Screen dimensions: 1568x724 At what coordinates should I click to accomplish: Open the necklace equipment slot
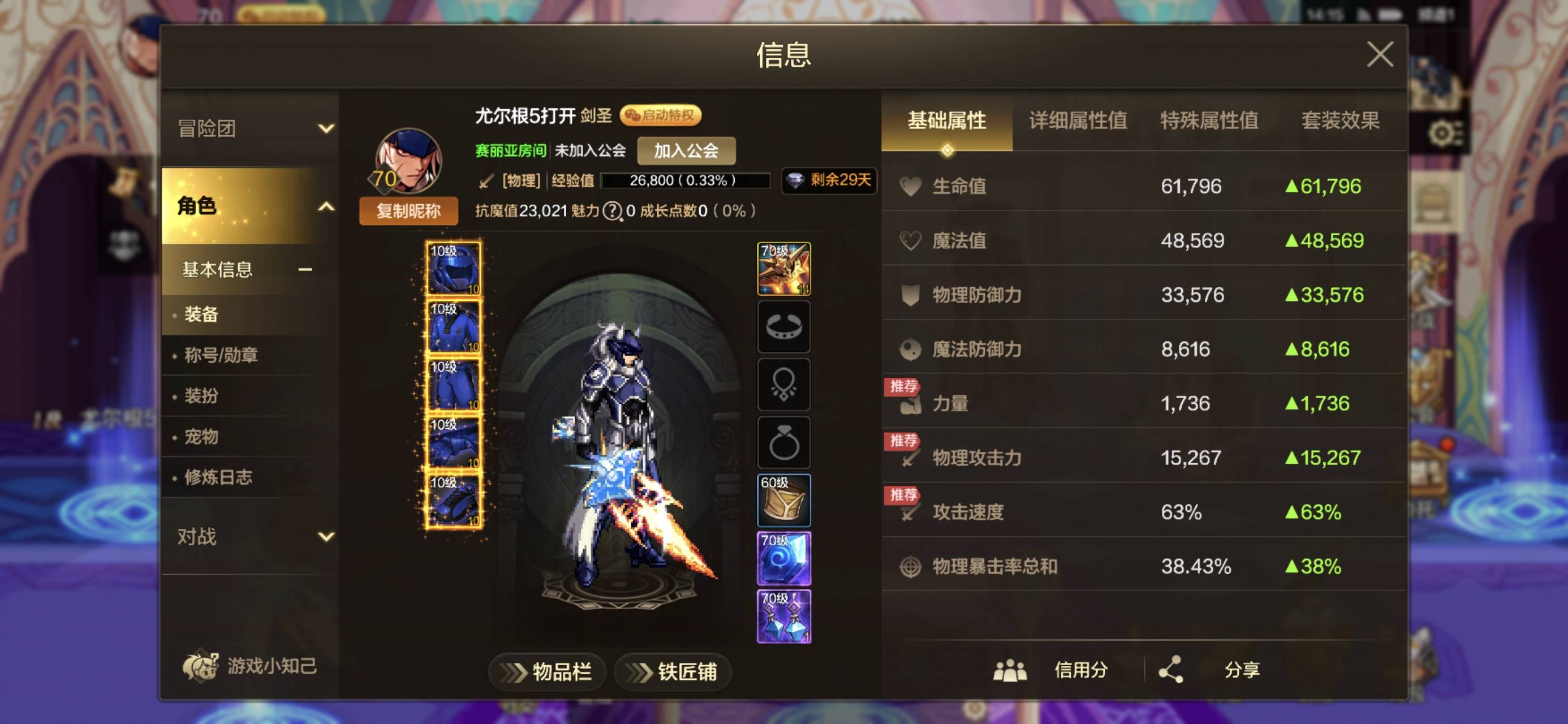tap(784, 385)
